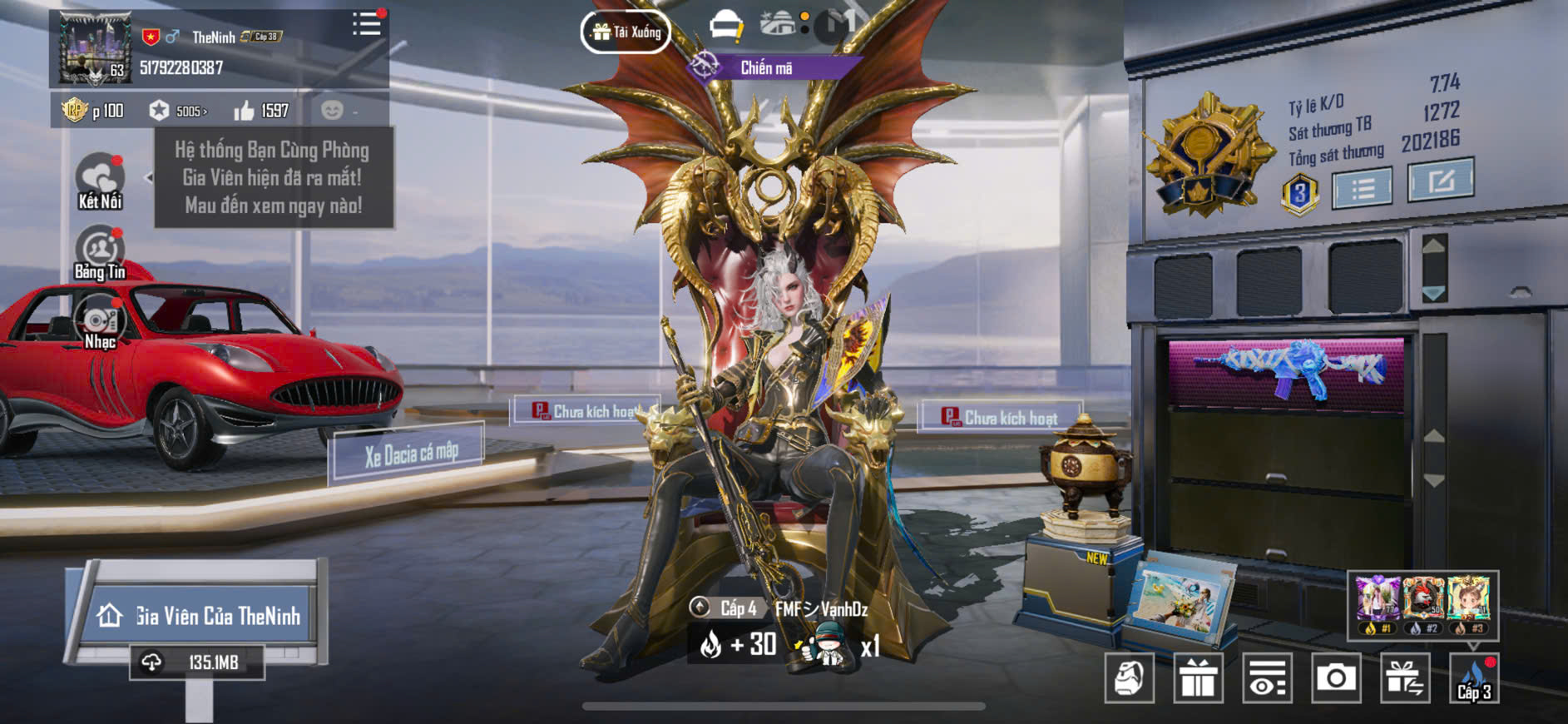Open the gift box icon beside the backpack
This screenshot has width=1568, height=724.
[1198, 678]
